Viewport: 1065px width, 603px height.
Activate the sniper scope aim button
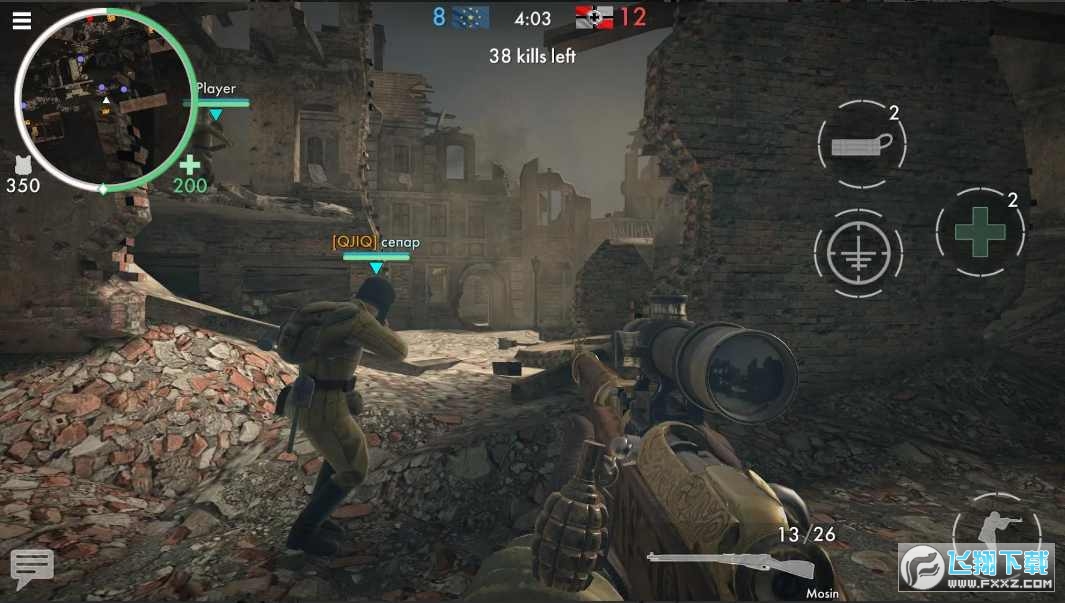tap(858, 251)
